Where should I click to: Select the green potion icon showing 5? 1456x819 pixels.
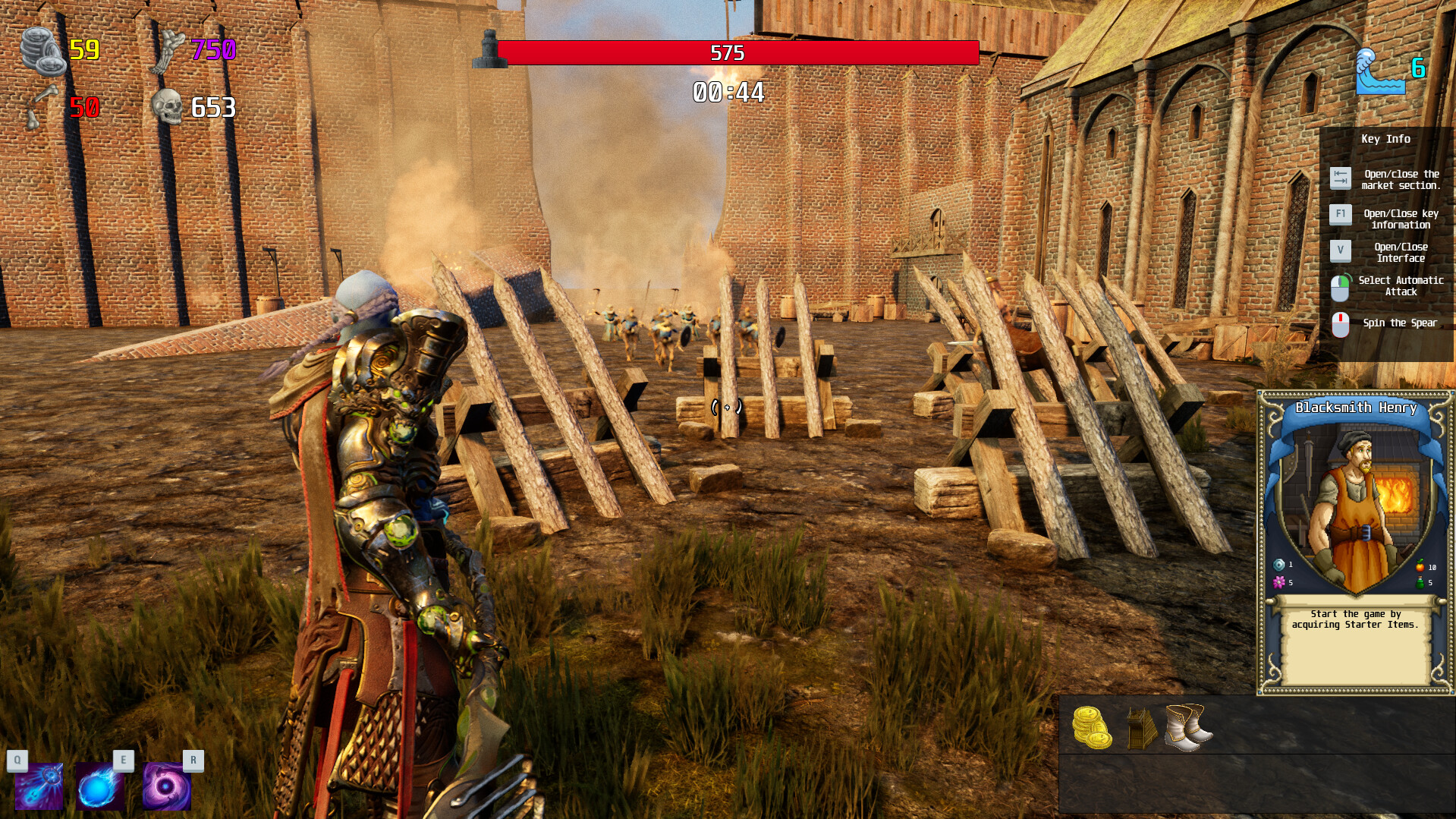[1419, 583]
